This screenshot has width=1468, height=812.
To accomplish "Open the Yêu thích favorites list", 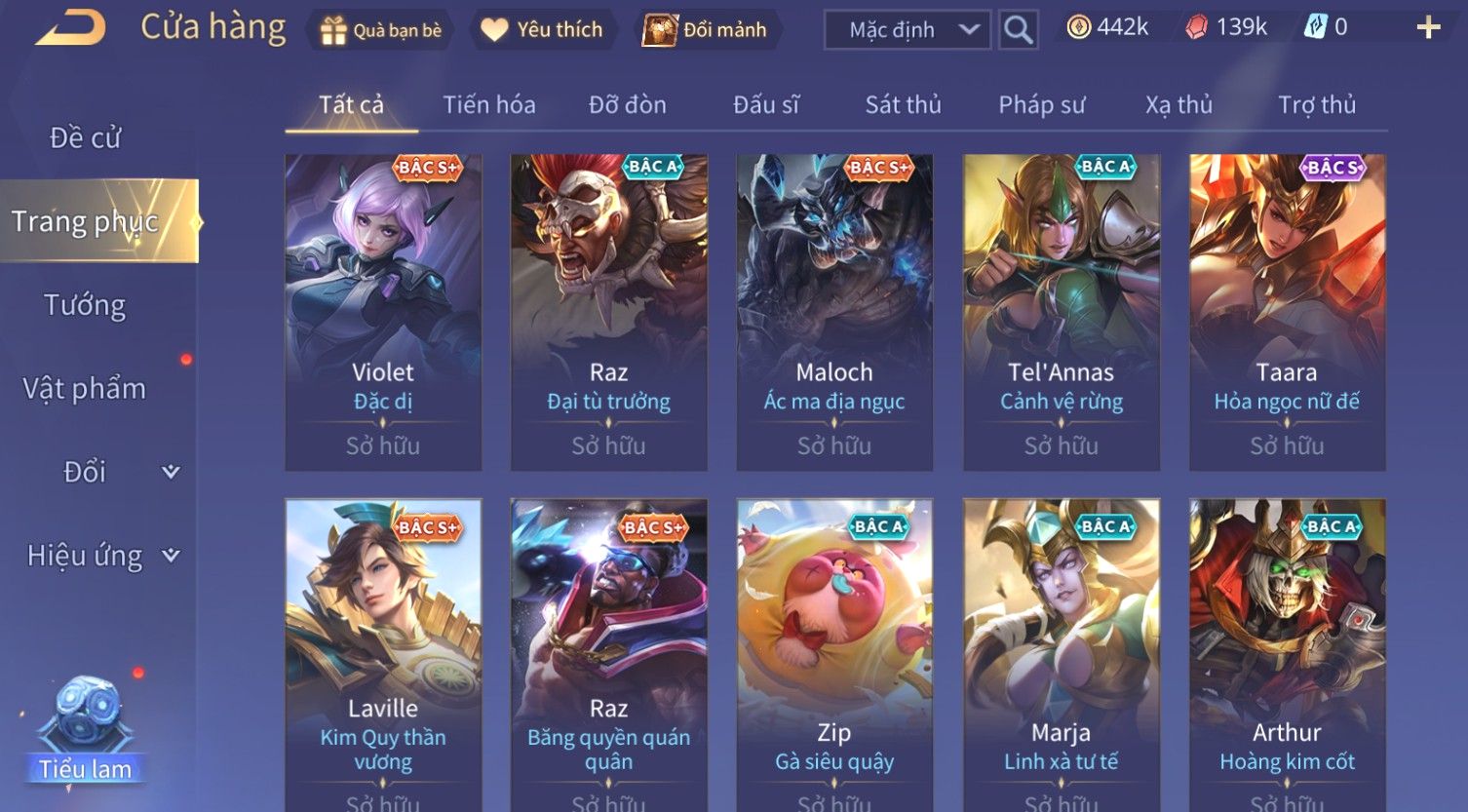I will pyautogui.click(x=543, y=30).
